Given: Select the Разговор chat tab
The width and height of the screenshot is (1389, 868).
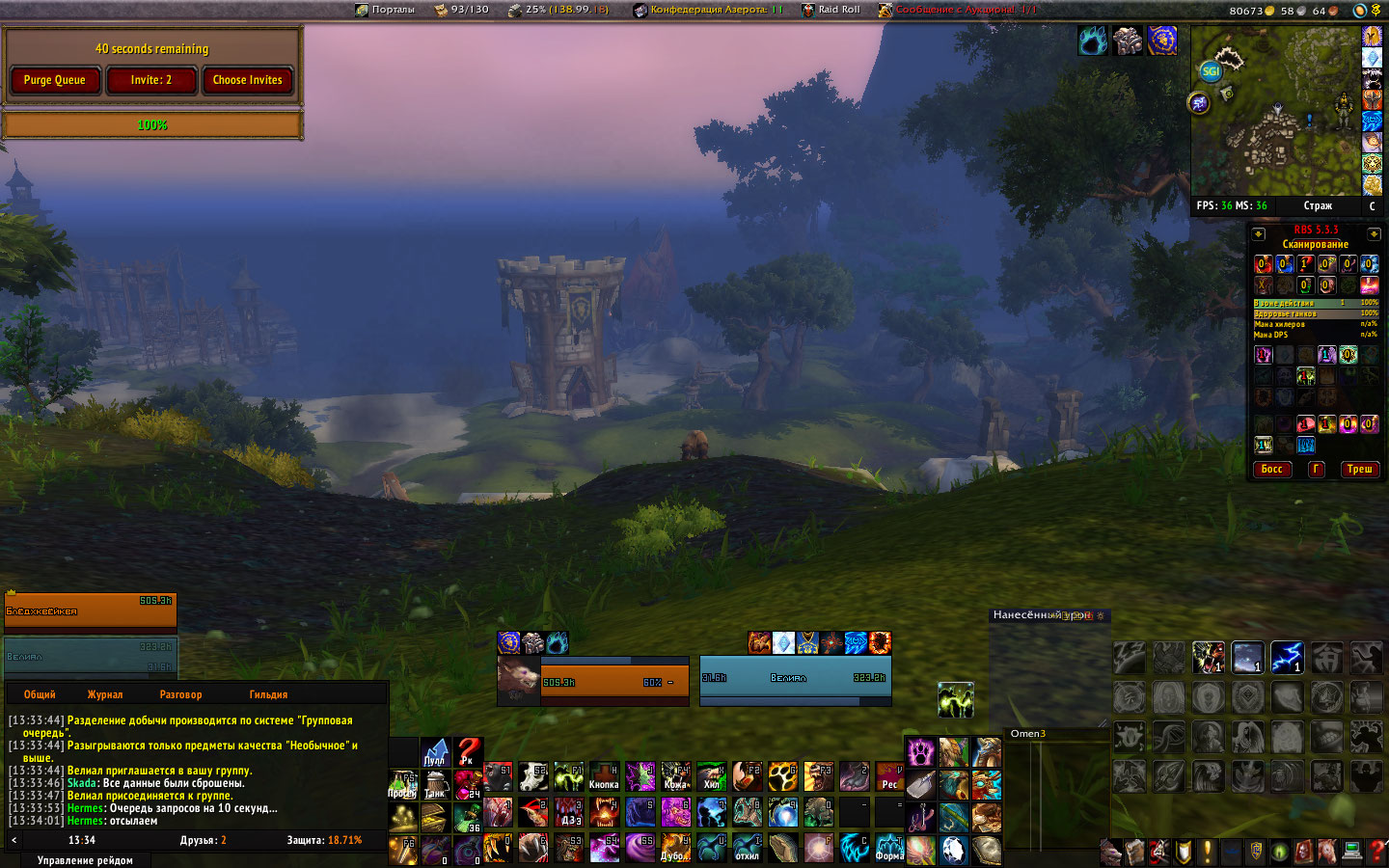Looking at the screenshot, I should click(180, 694).
